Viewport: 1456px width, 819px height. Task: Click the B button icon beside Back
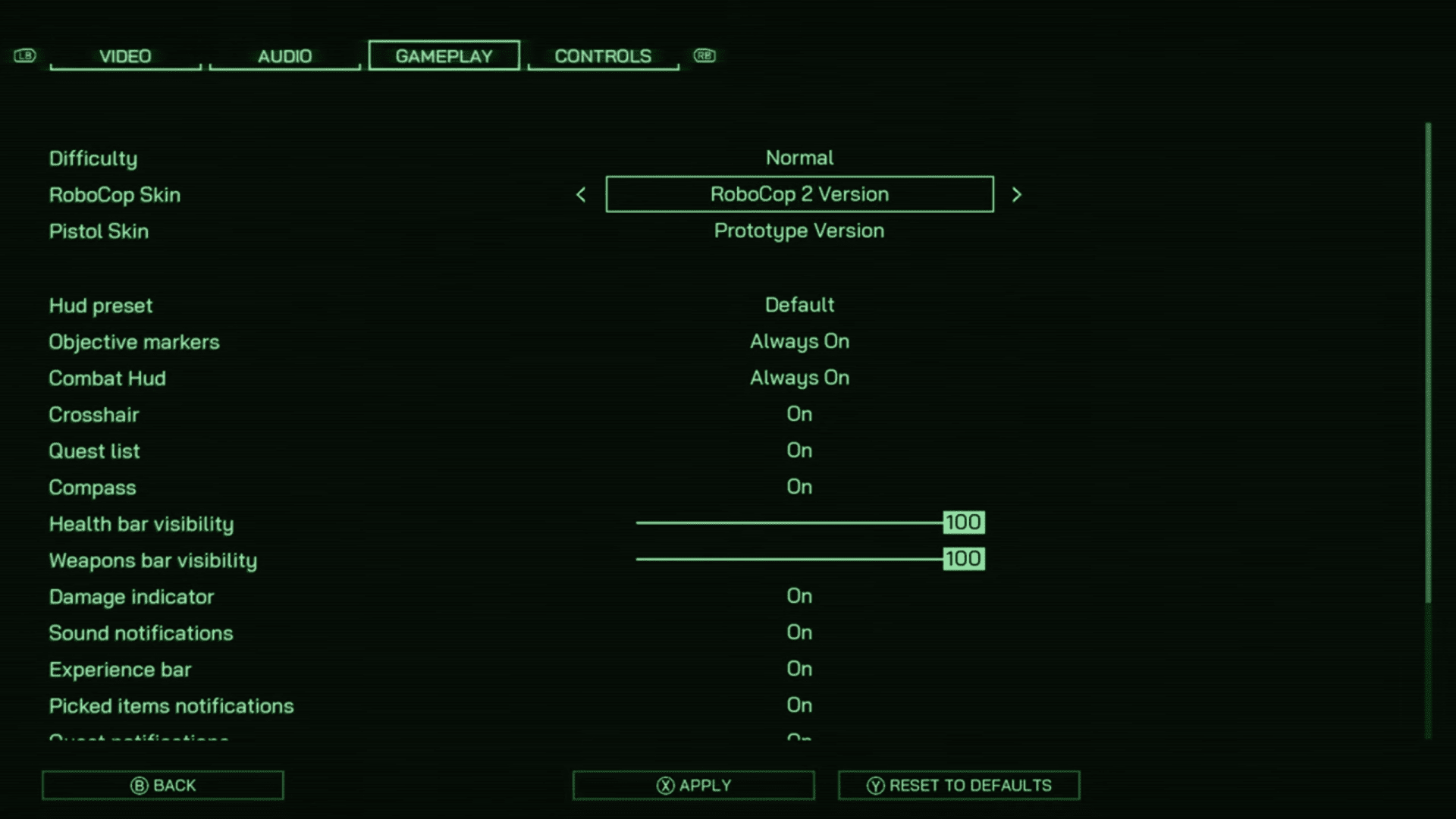pos(137,785)
